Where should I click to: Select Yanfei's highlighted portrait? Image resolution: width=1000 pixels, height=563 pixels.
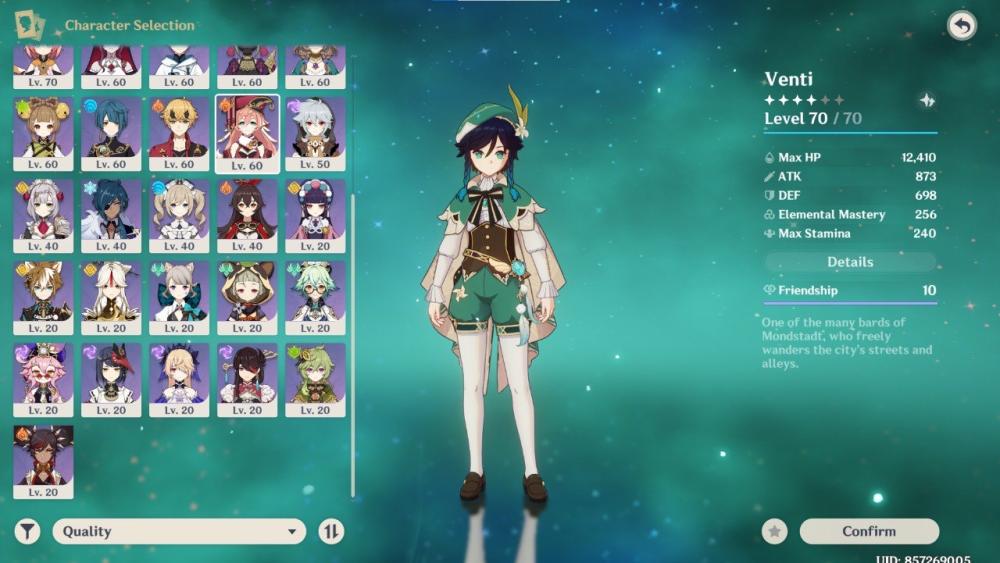(x=247, y=133)
